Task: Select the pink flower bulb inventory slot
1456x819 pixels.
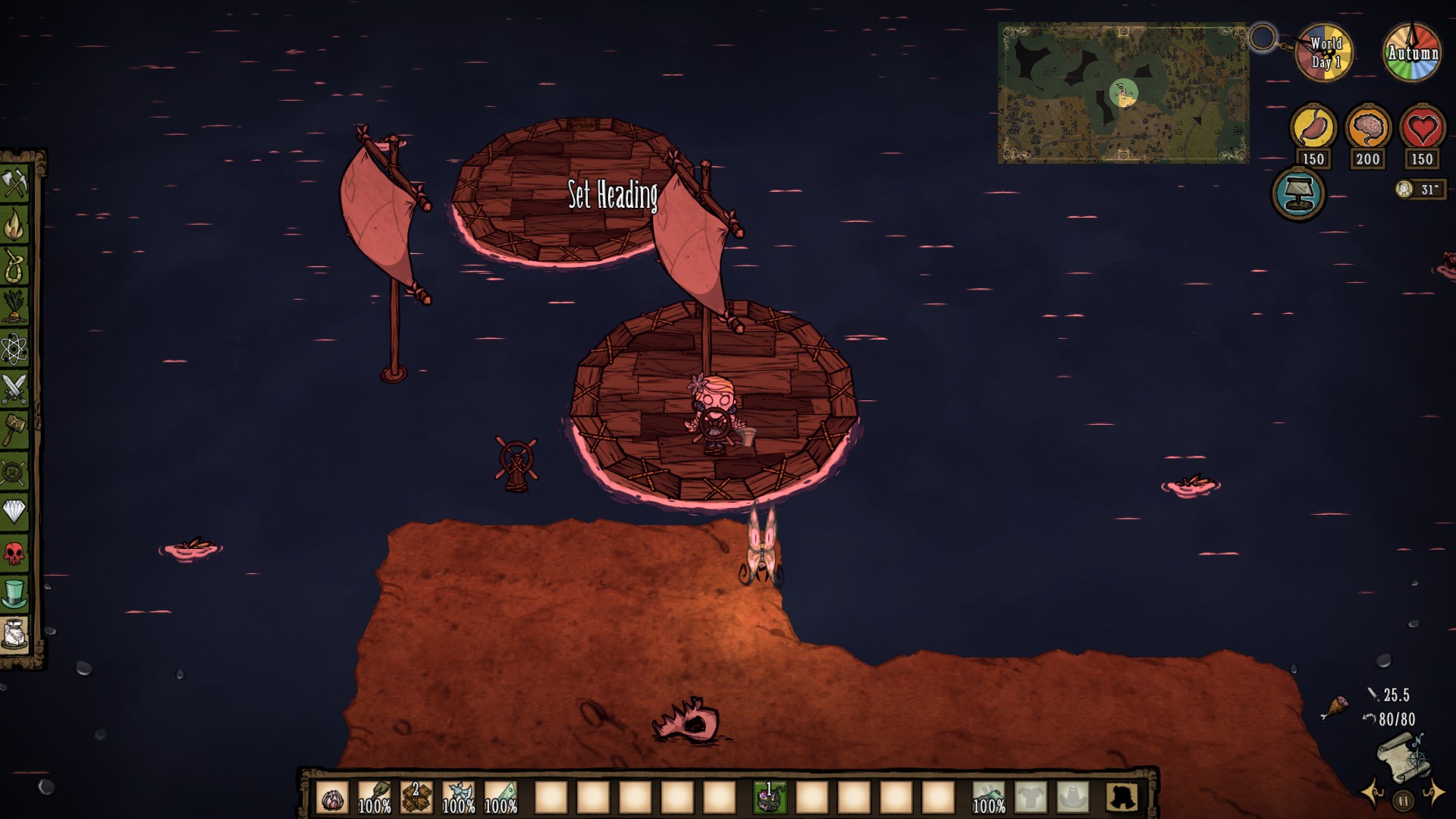Action: point(332,798)
